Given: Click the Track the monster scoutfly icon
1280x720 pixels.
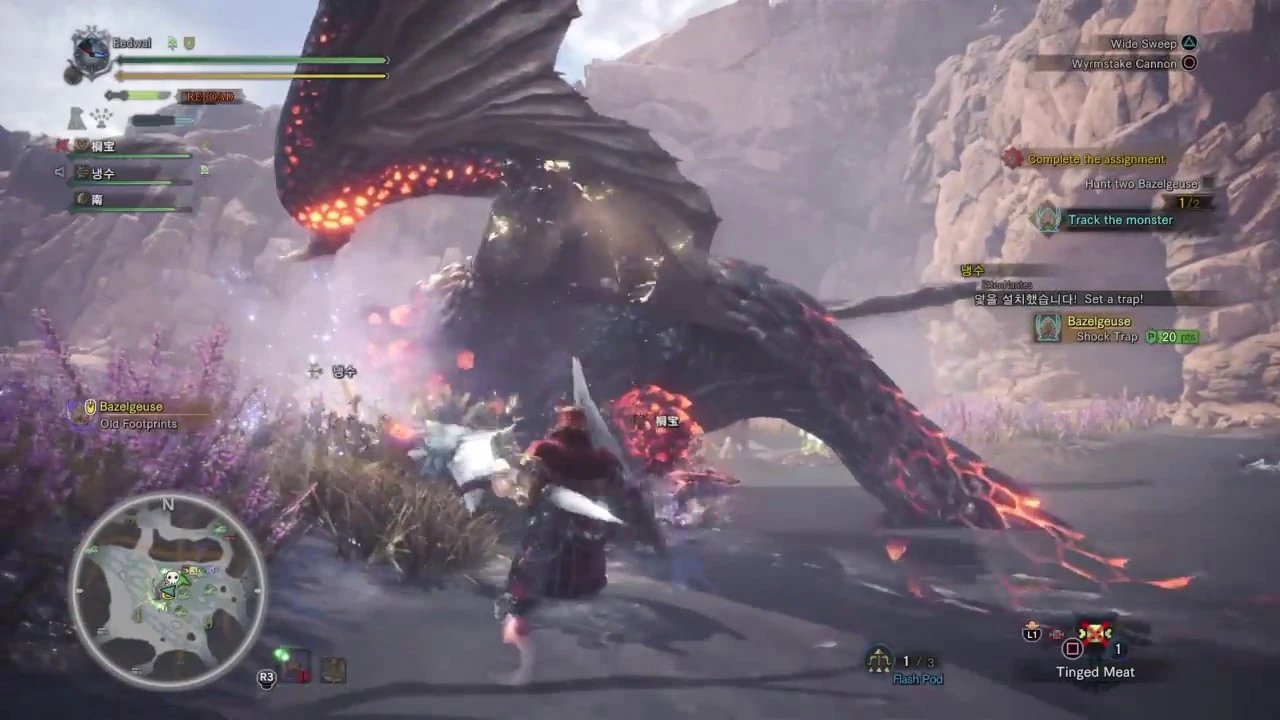Looking at the screenshot, I should [1047, 220].
